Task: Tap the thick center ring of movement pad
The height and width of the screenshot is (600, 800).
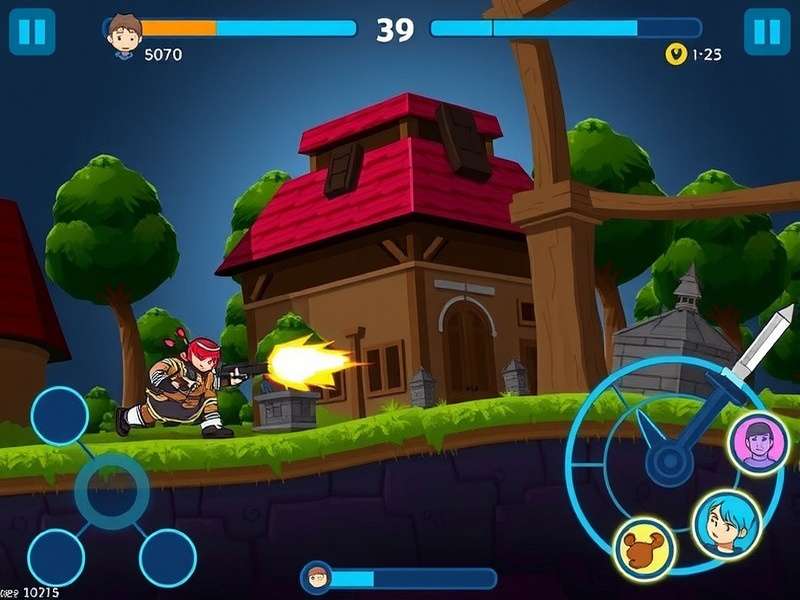Action: 112,491
